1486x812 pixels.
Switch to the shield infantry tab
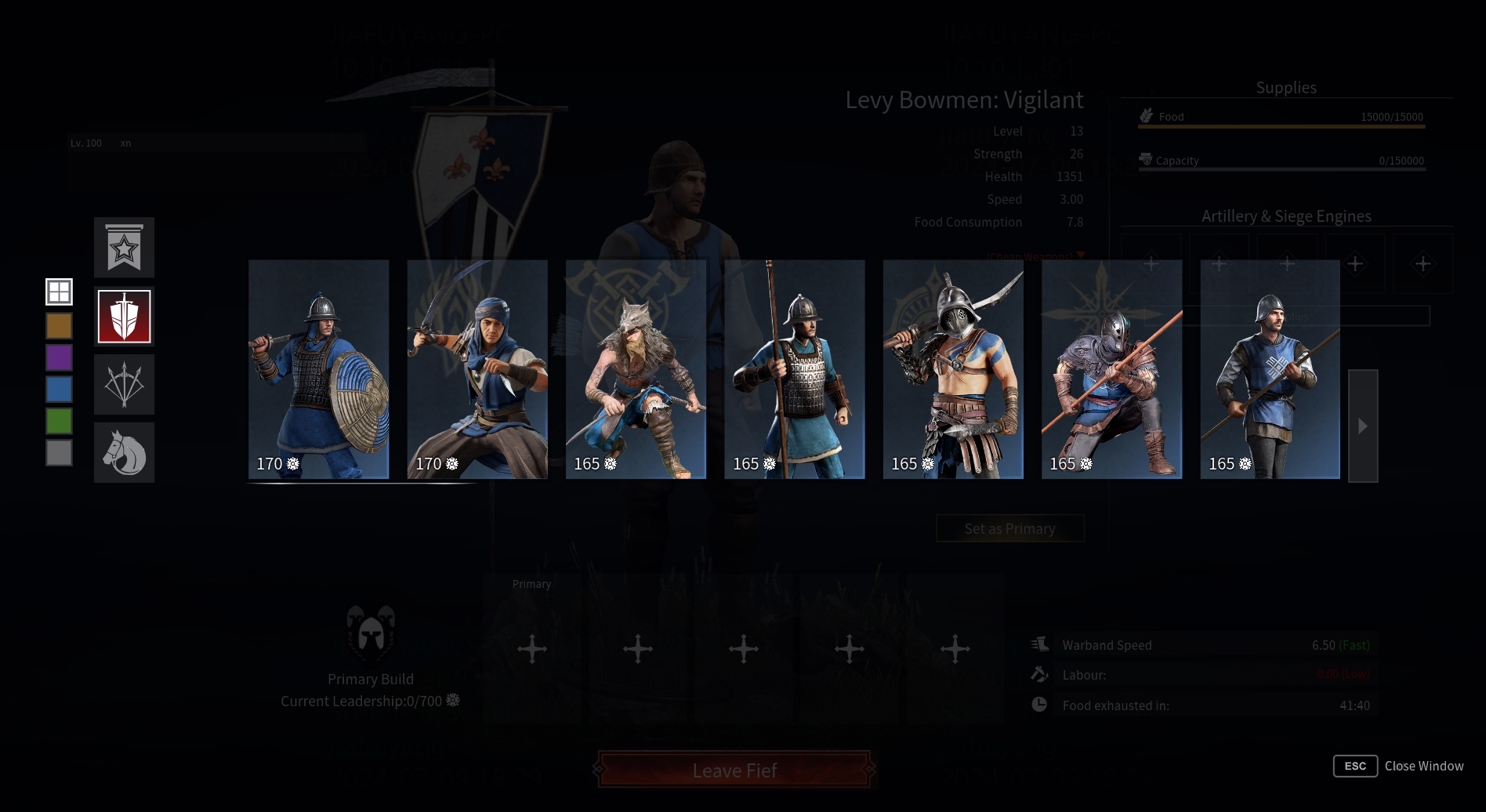pos(124,317)
